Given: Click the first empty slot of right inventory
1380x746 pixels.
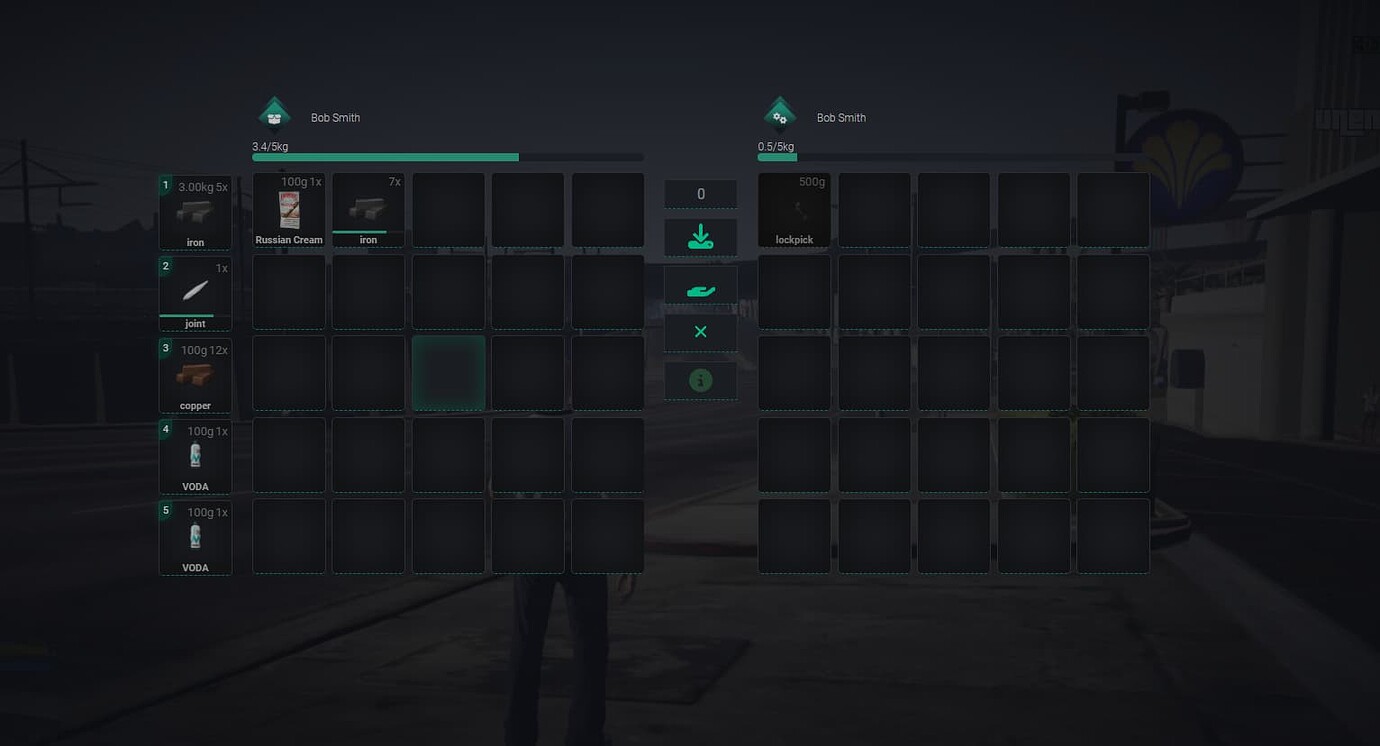Looking at the screenshot, I should (x=873, y=210).
